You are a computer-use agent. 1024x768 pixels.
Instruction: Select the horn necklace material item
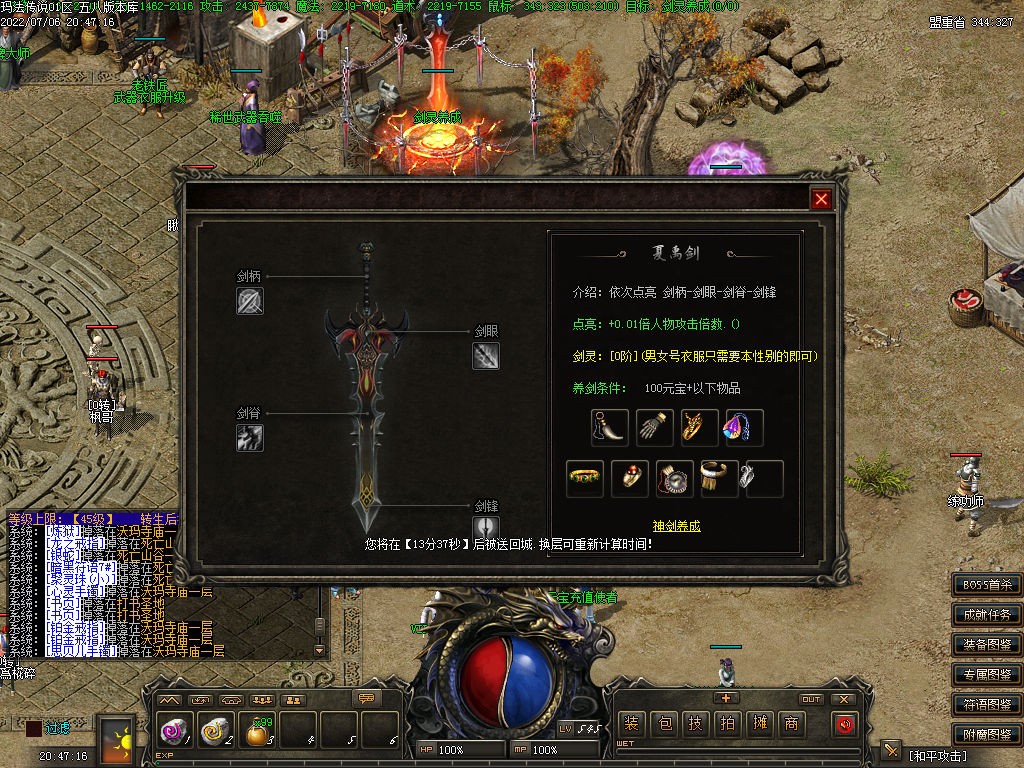point(609,428)
